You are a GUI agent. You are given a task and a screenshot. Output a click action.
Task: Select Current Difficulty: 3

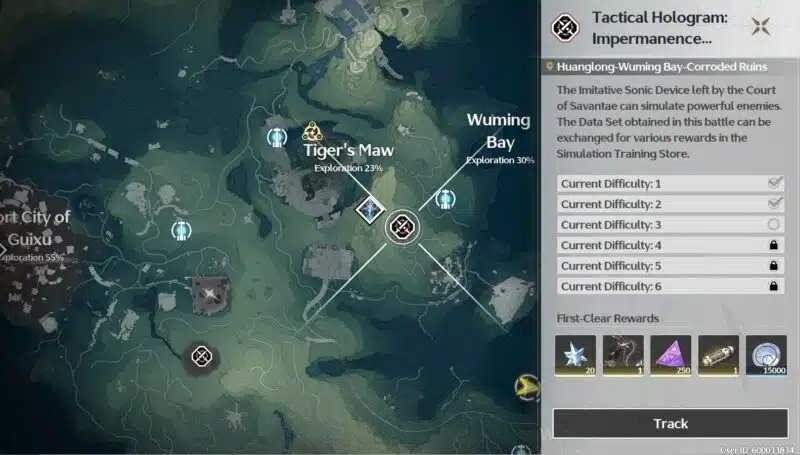click(669, 225)
